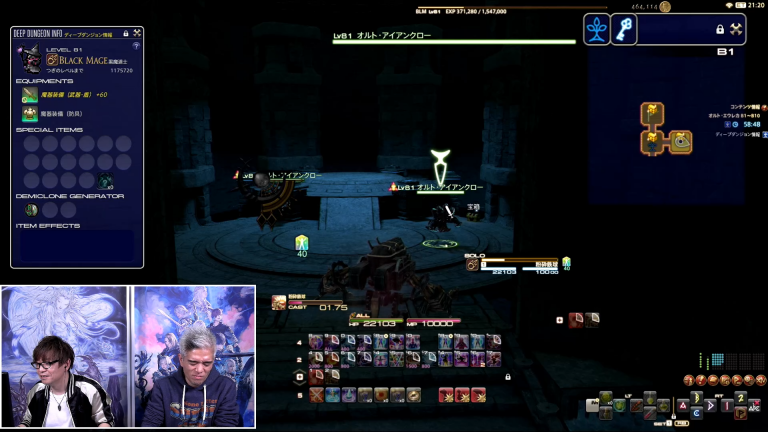Select the weapon aetherpool equipment icon

30,95
